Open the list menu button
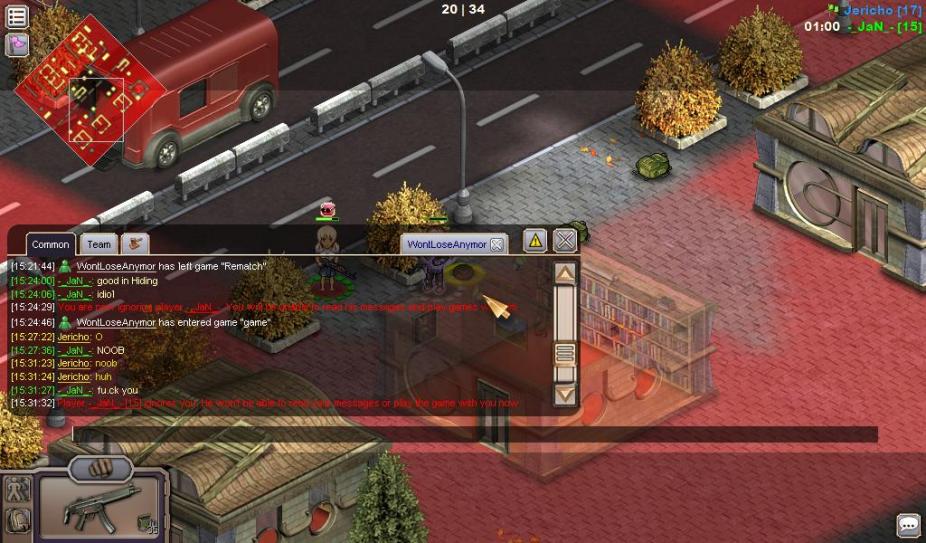Viewport: 926px width, 543px height. [x=17, y=16]
